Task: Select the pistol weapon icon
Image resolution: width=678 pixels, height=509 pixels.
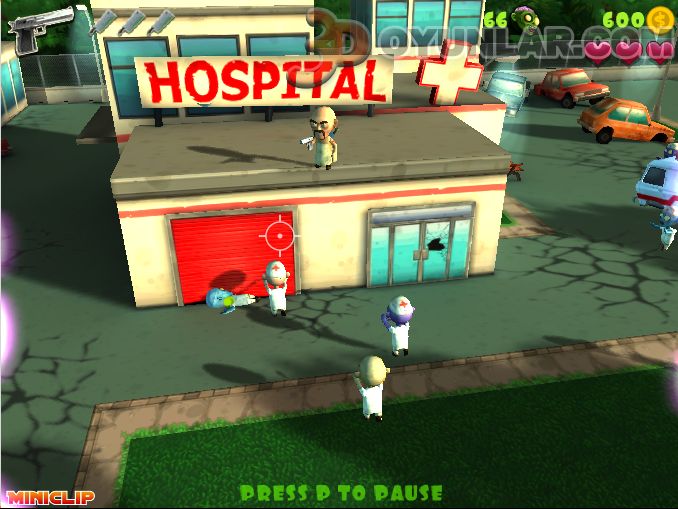Action: point(40,27)
